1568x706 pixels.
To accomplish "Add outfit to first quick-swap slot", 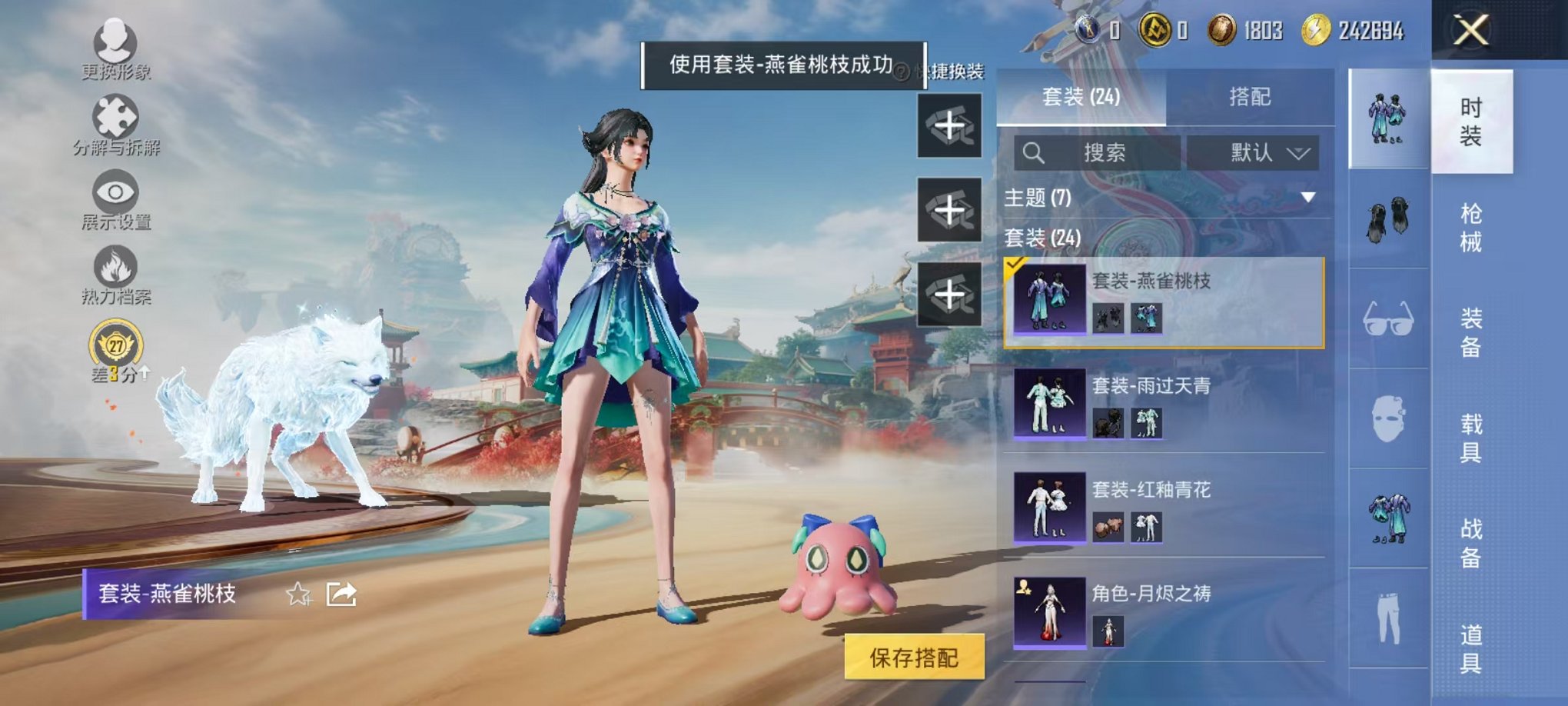I will coord(951,125).
